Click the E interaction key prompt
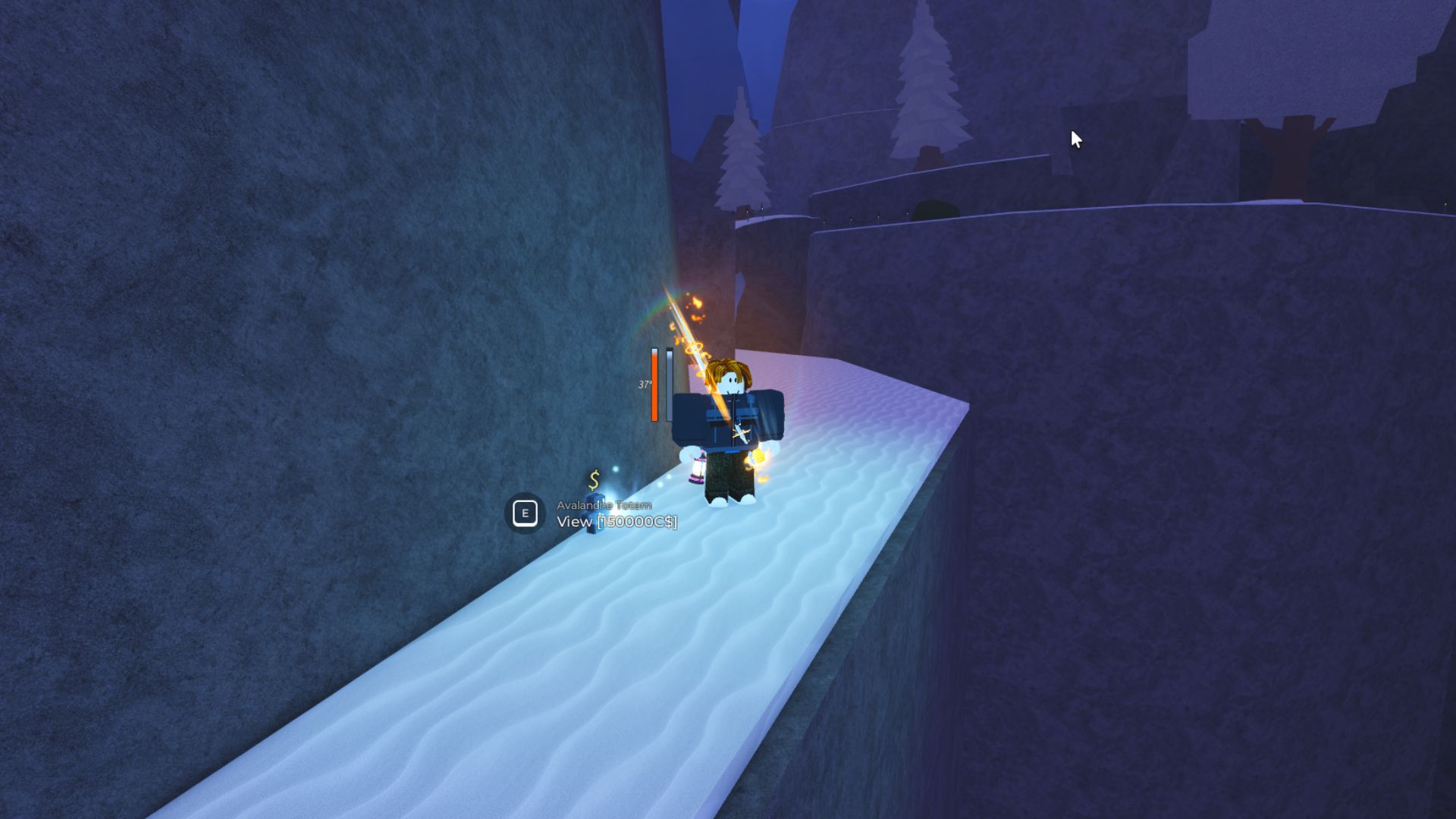1456x819 pixels. click(x=525, y=513)
